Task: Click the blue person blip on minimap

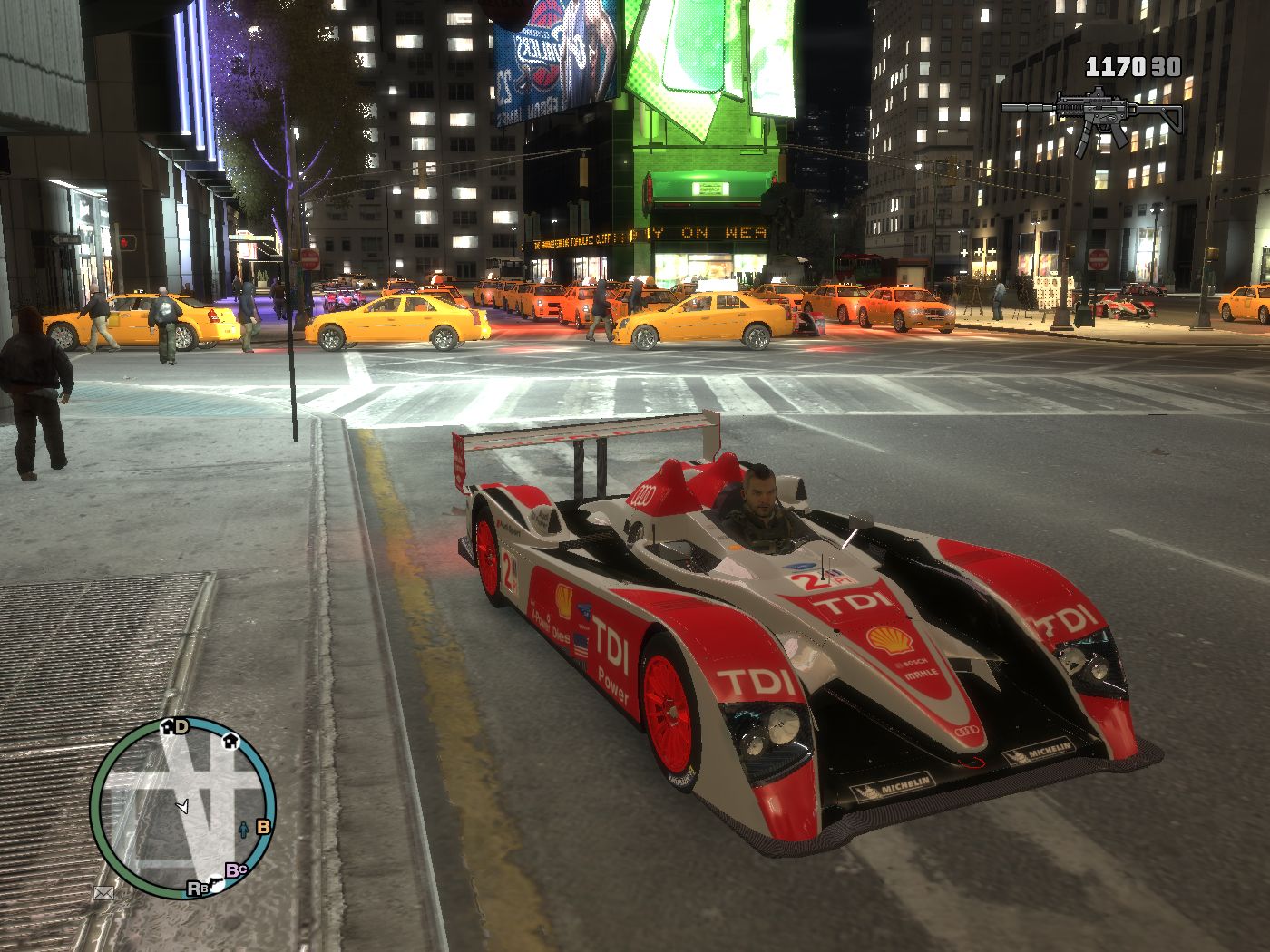Action: [x=243, y=828]
